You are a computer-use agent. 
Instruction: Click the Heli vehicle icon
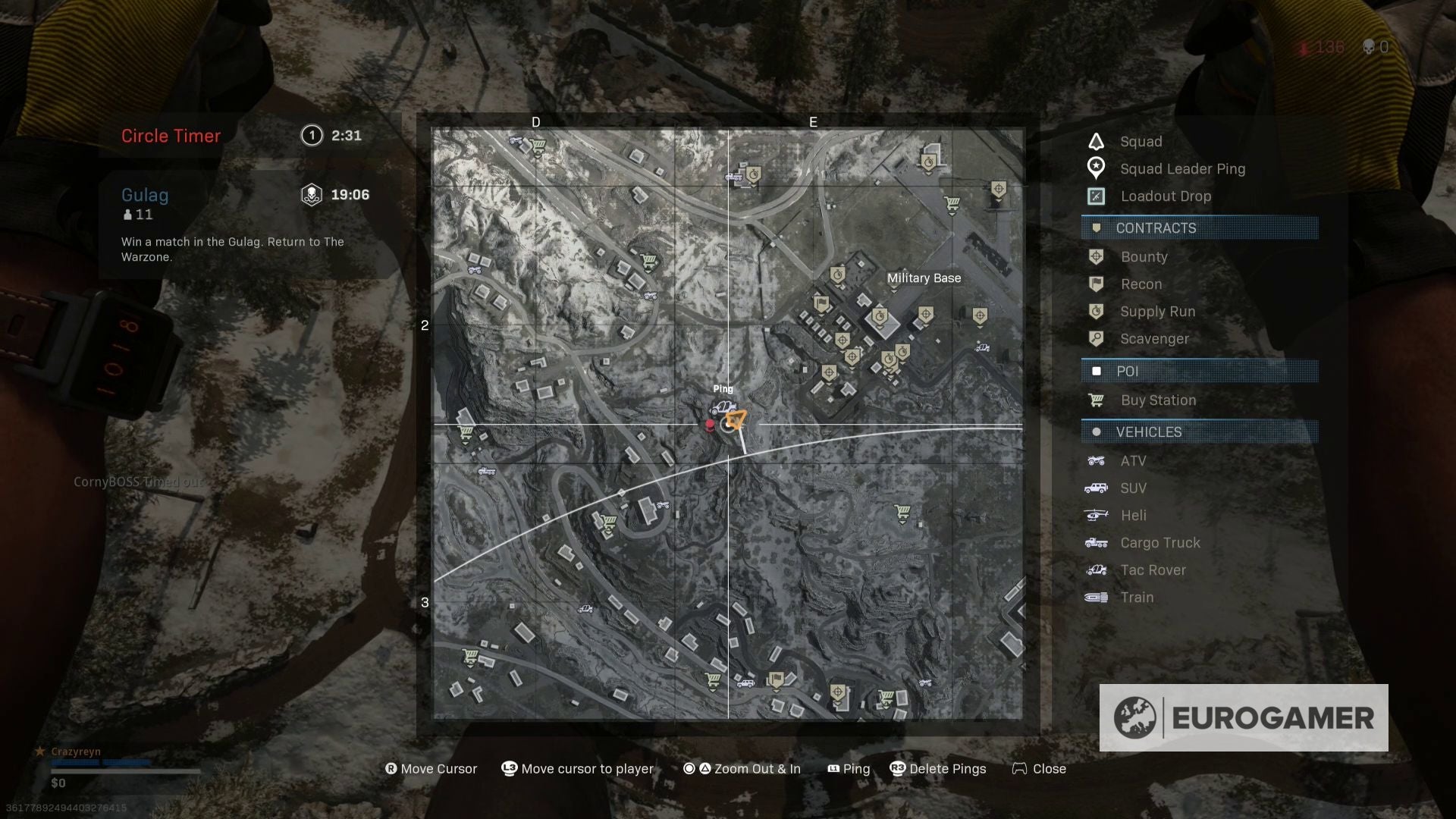point(1097,515)
